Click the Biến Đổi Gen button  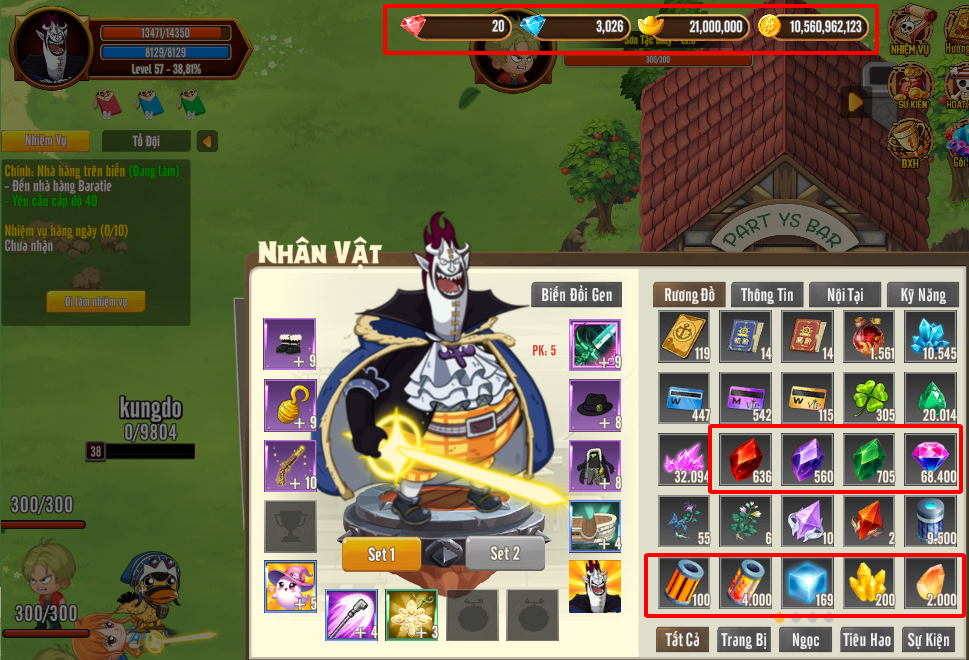577,295
